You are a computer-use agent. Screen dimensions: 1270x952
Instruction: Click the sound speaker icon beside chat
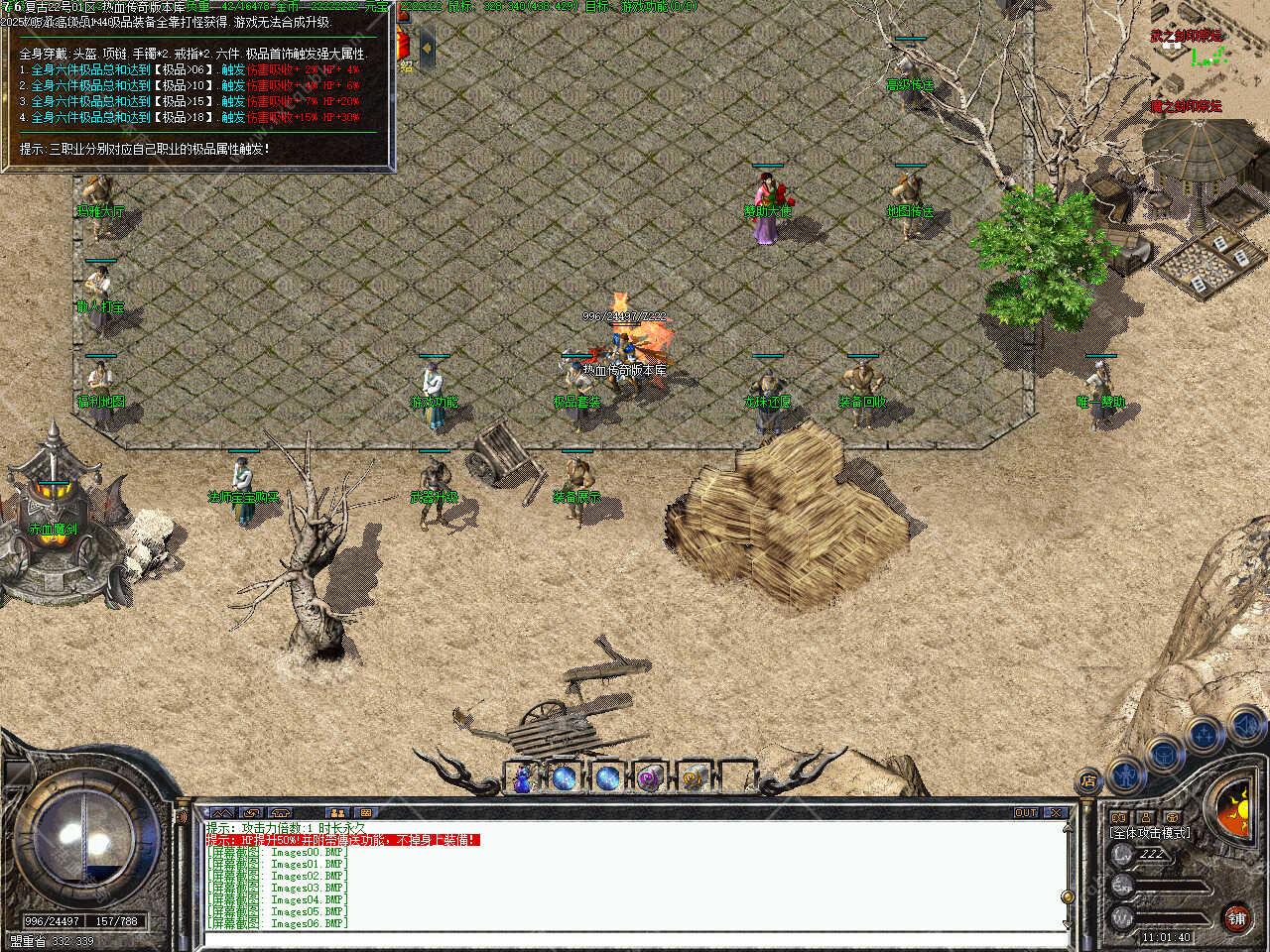tap(182, 816)
